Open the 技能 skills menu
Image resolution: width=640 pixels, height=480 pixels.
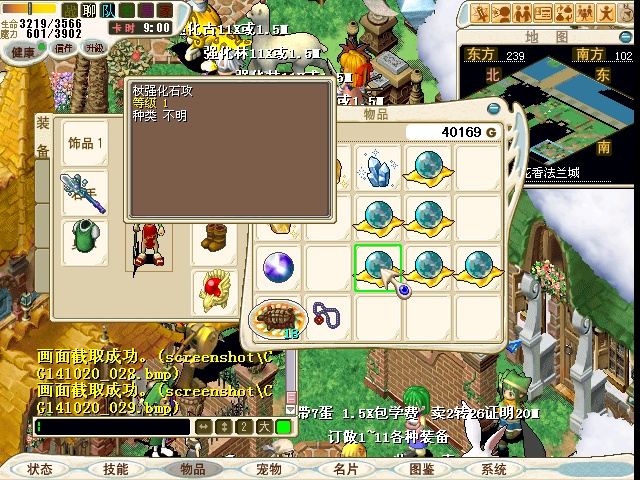pos(116,468)
